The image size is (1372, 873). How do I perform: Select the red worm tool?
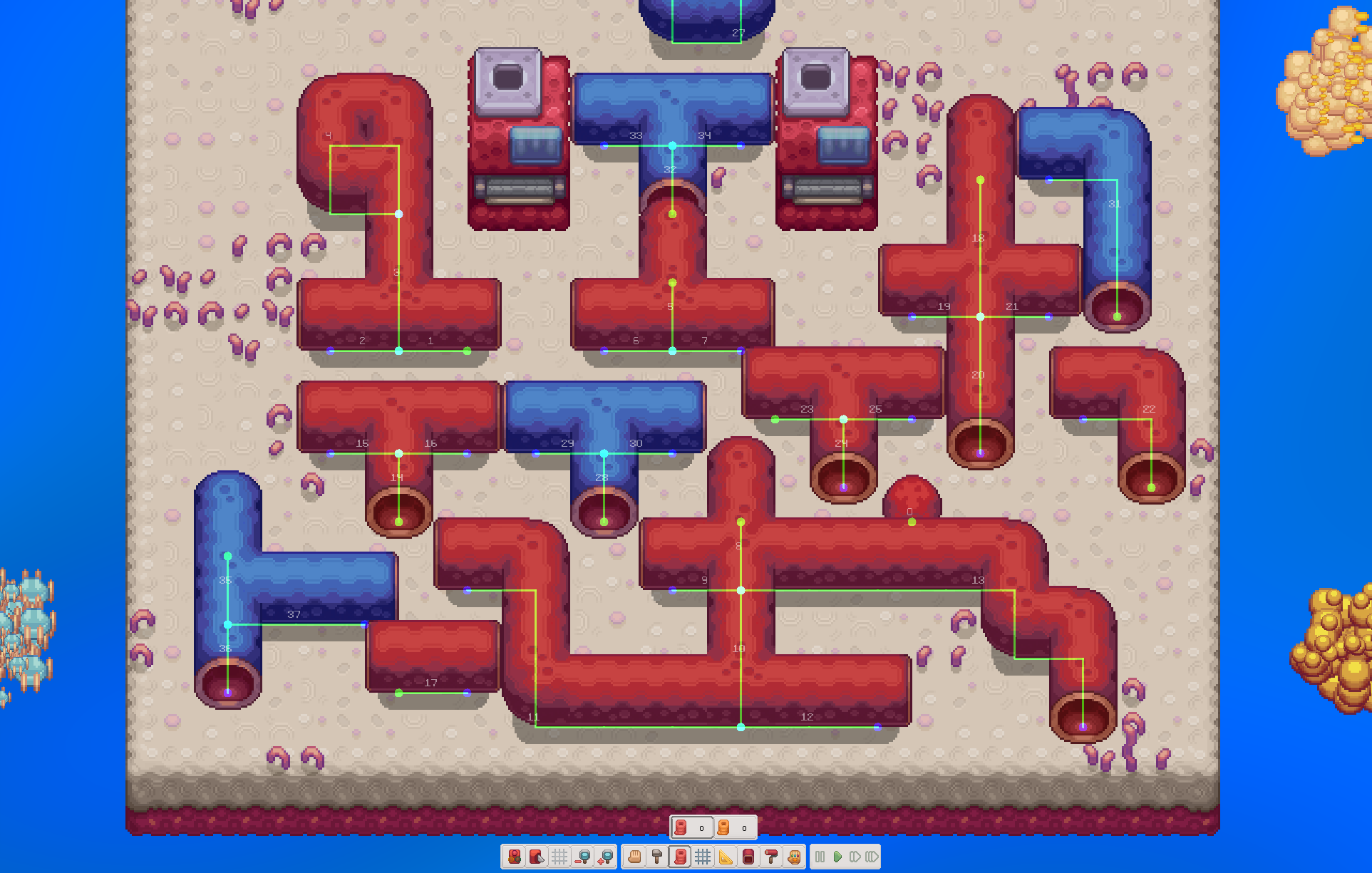click(681, 857)
